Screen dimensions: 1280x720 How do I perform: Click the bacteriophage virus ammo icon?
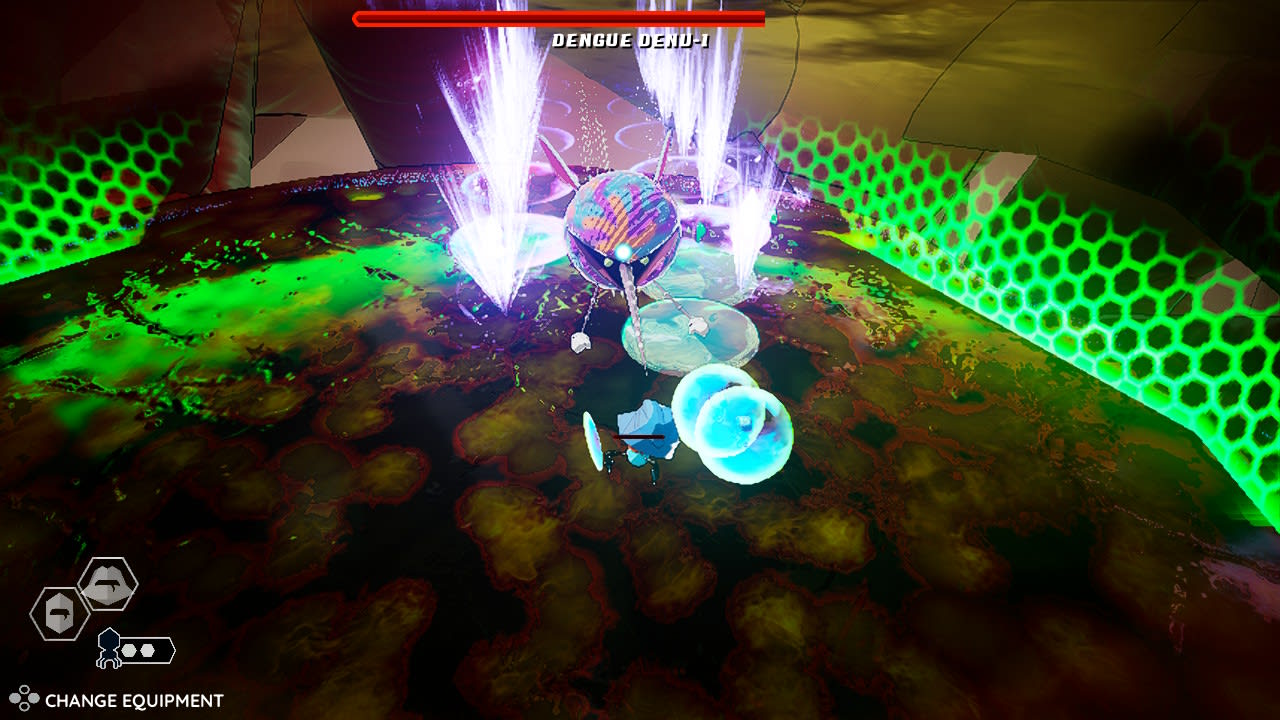(x=108, y=648)
